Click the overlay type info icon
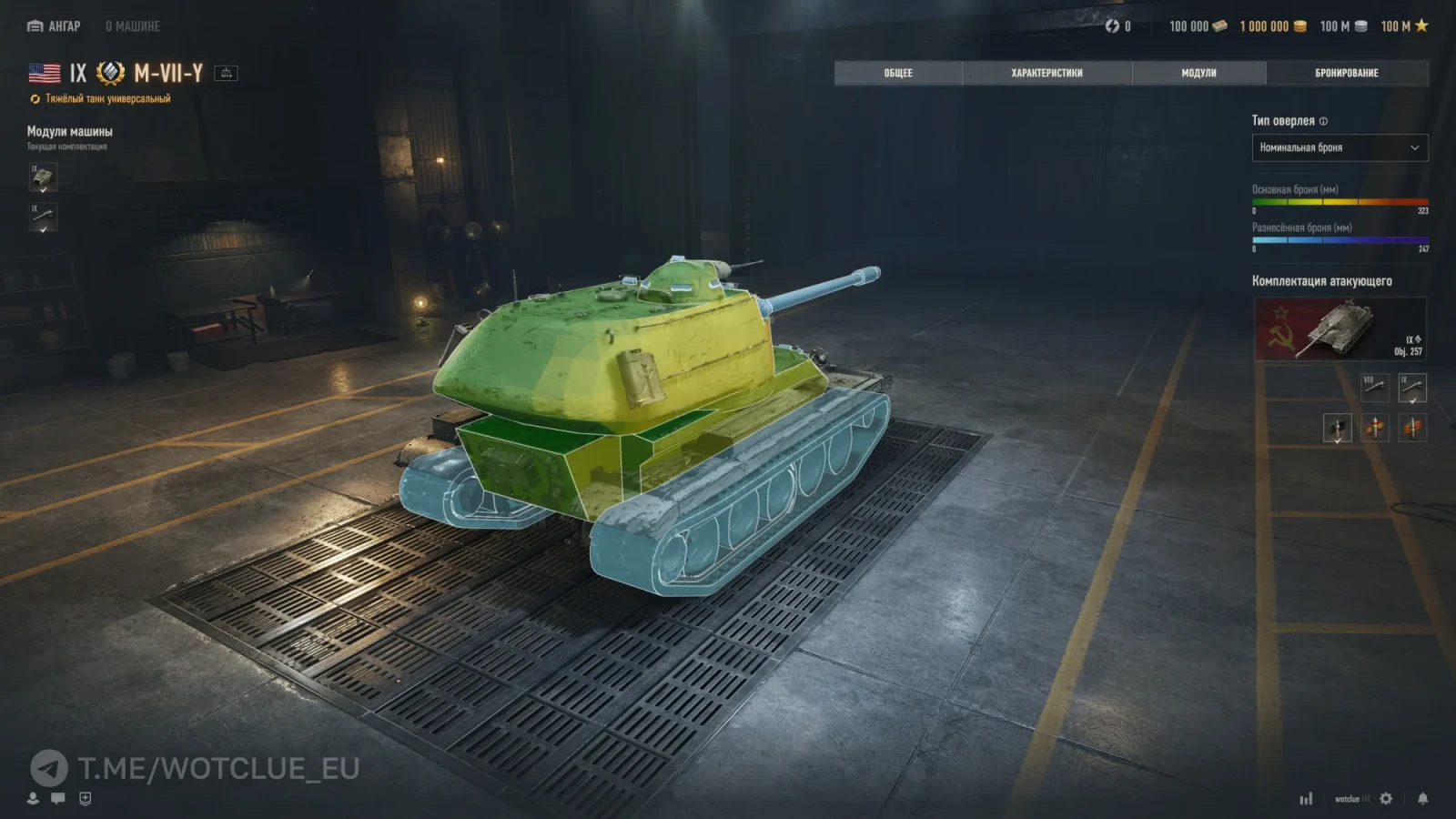1456x819 pixels. click(x=1323, y=121)
